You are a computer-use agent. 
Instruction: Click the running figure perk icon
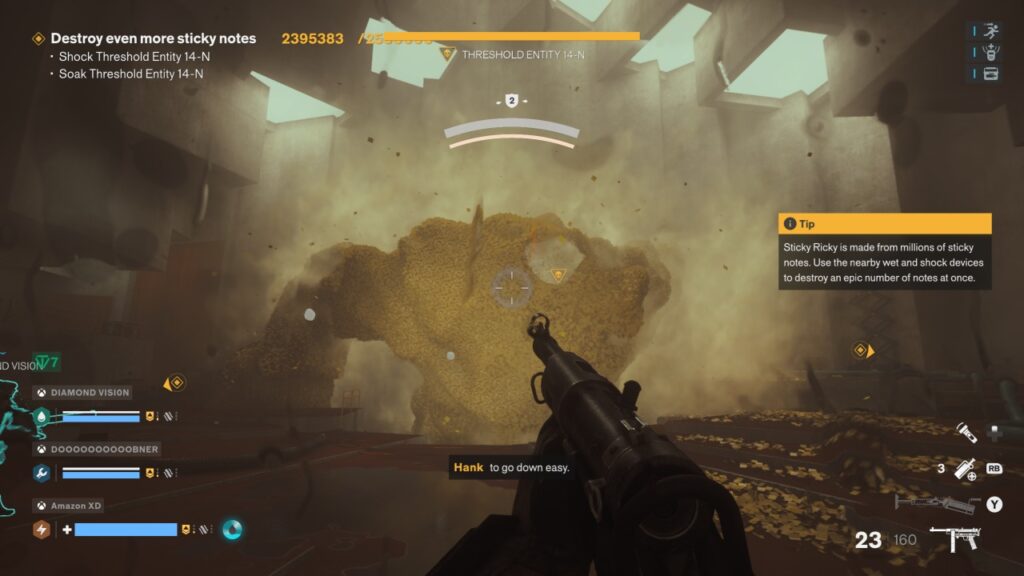(991, 31)
